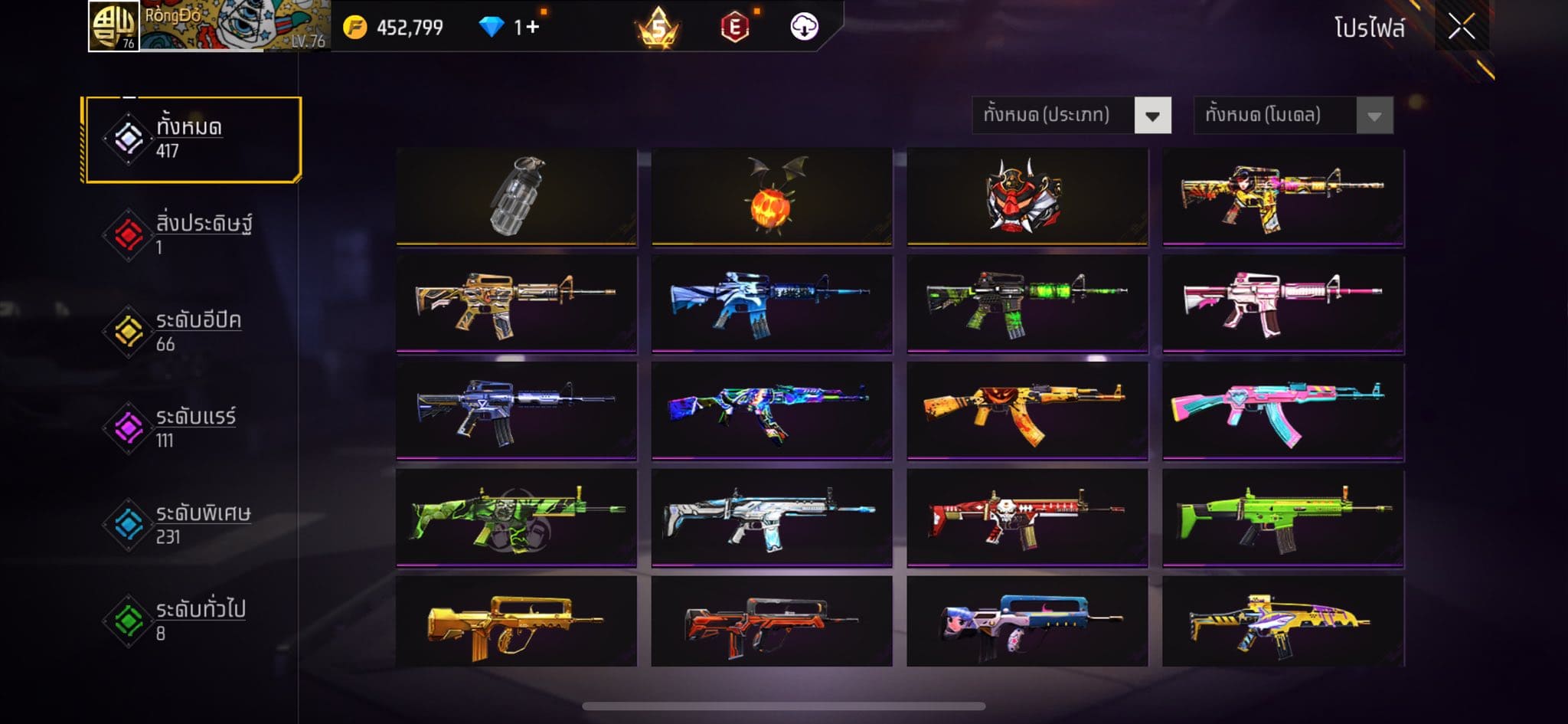1568x724 pixels.
Task: Choose the red samurai mask item
Action: click(x=1027, y=196)
